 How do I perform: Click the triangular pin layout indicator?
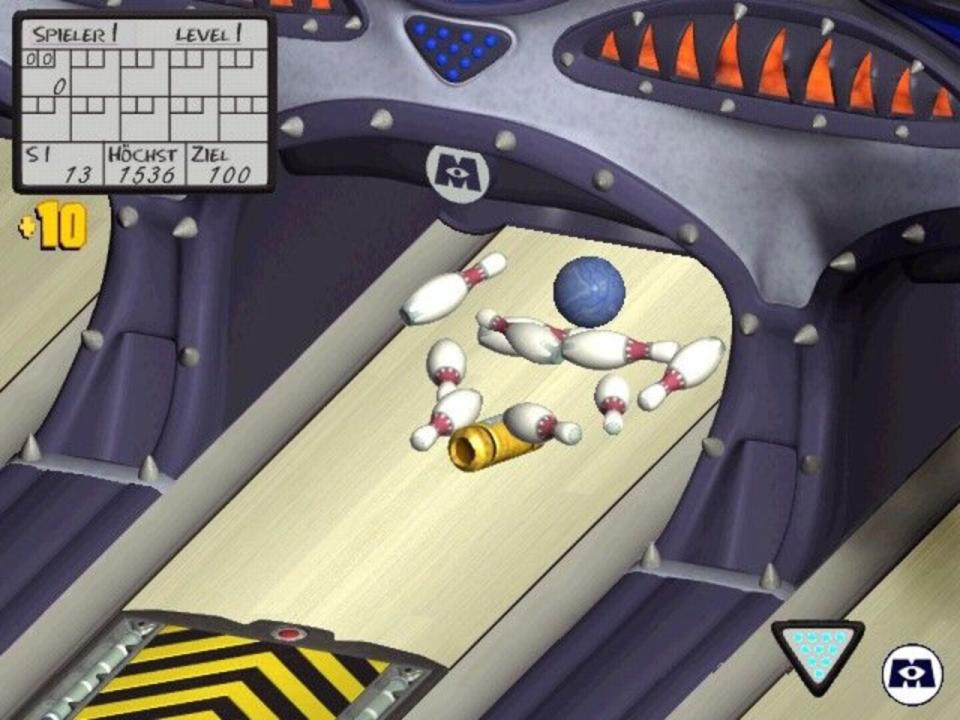point(816,649)
